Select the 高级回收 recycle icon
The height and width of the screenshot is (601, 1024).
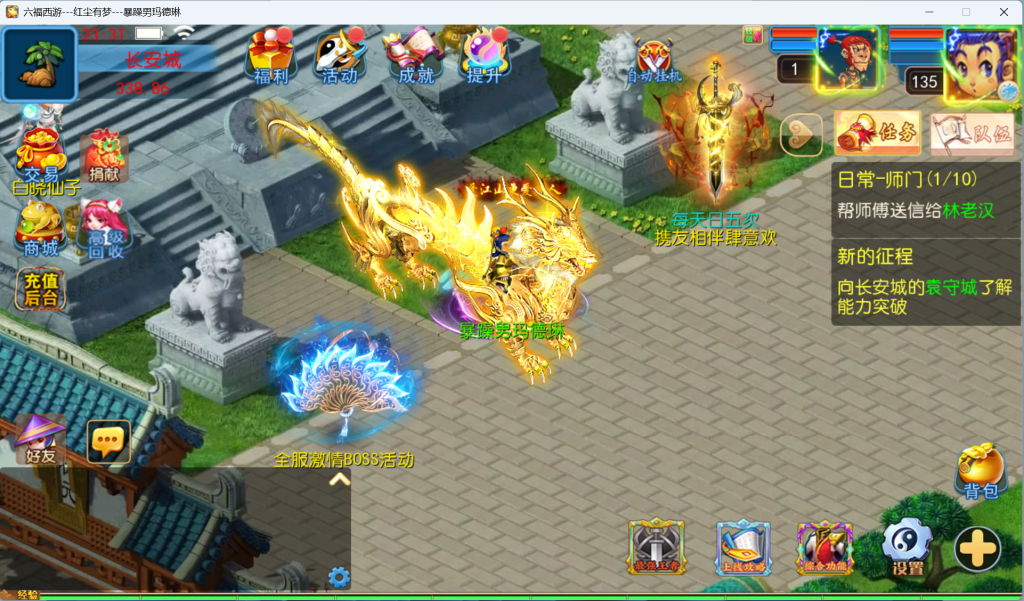pyautogui.click(x=104, y=229)
